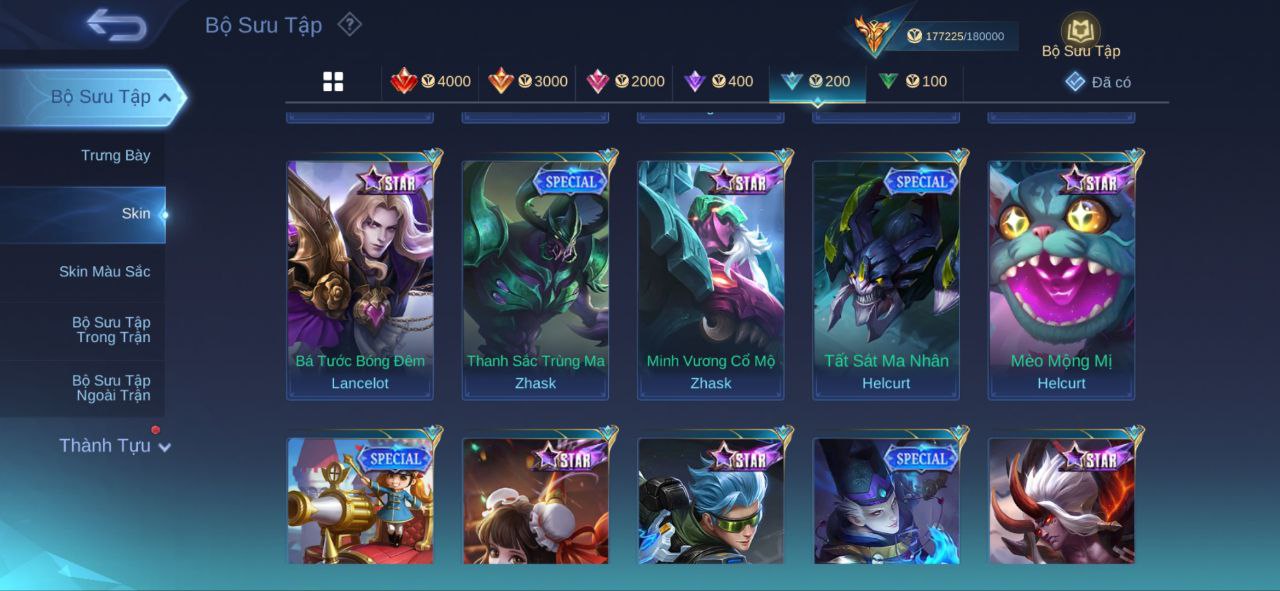Open the Bộ Sưu Tập book icon
This screenshot has height=591, width=1280.
coord(1080,32)
